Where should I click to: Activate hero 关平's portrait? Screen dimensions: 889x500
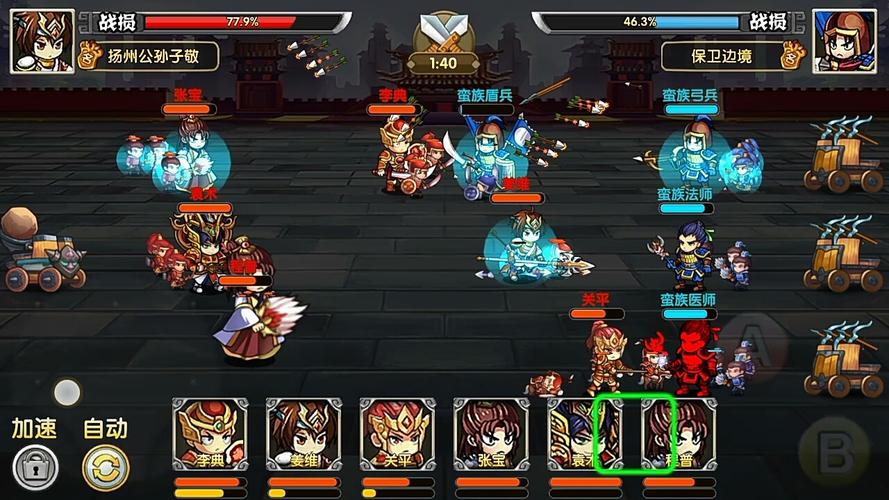click(398, 435)
